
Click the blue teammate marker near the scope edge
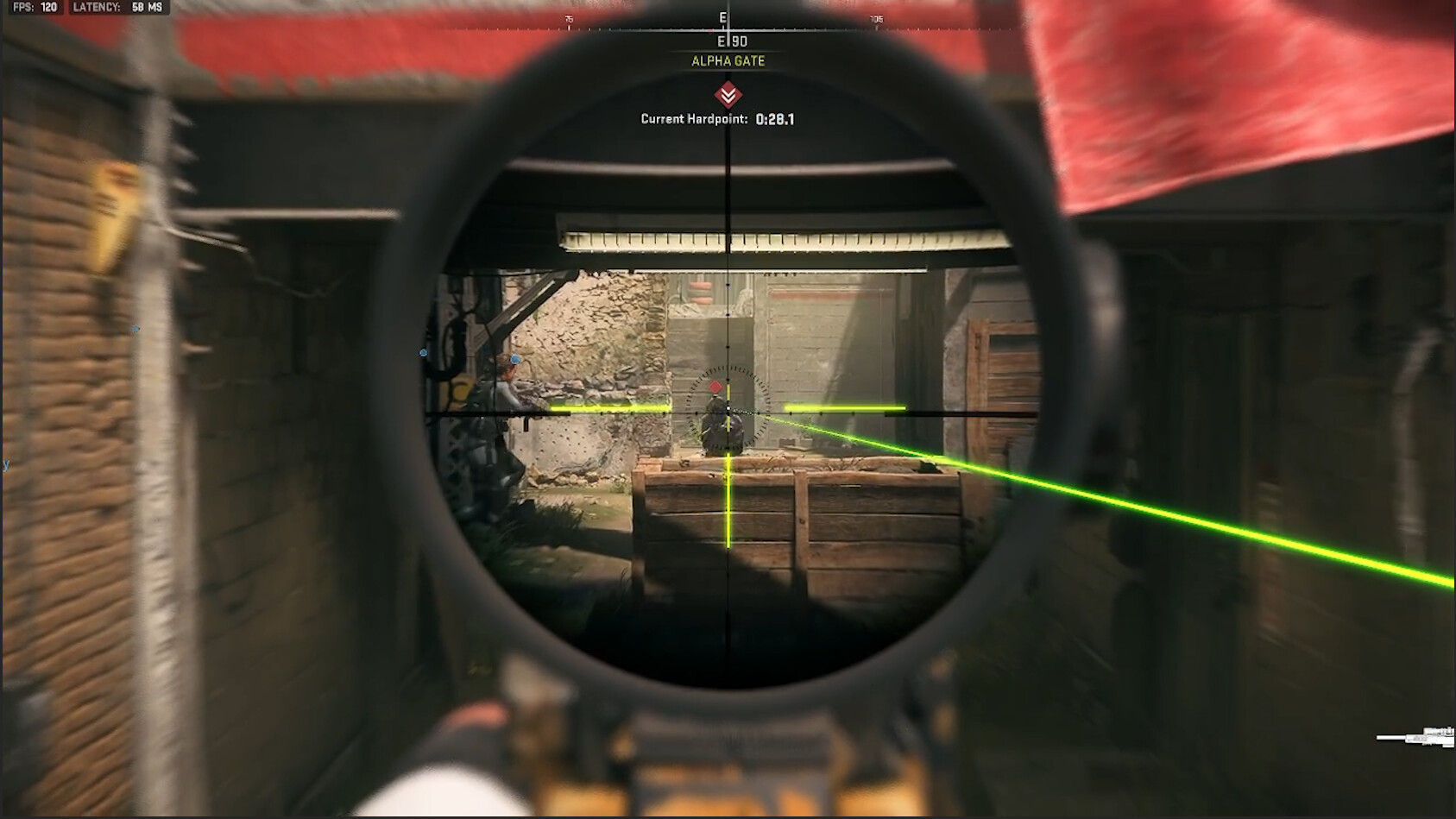pyautogui.click(x=422, y=352)
